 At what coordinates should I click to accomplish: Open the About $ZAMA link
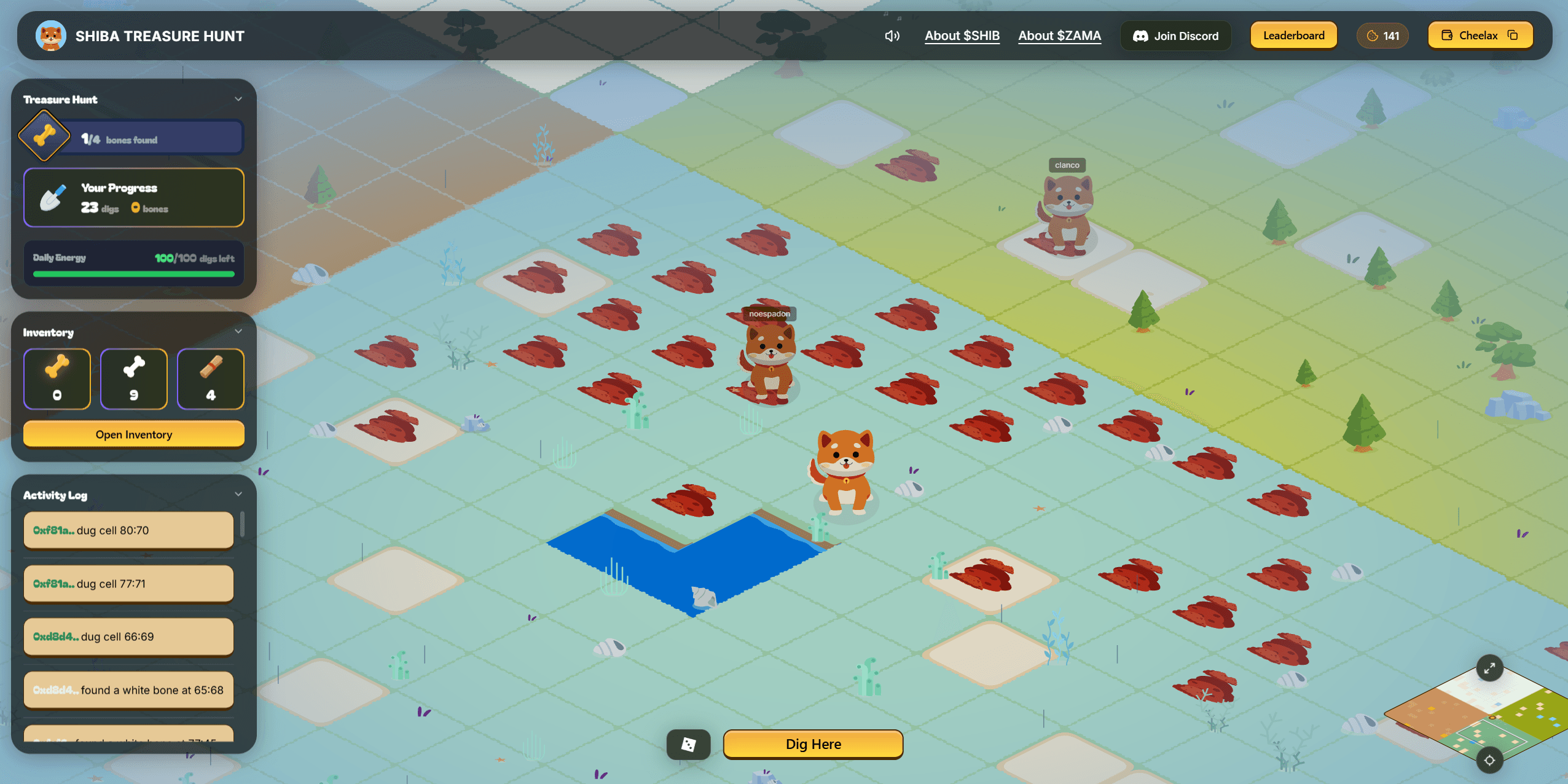[1059, 36]
